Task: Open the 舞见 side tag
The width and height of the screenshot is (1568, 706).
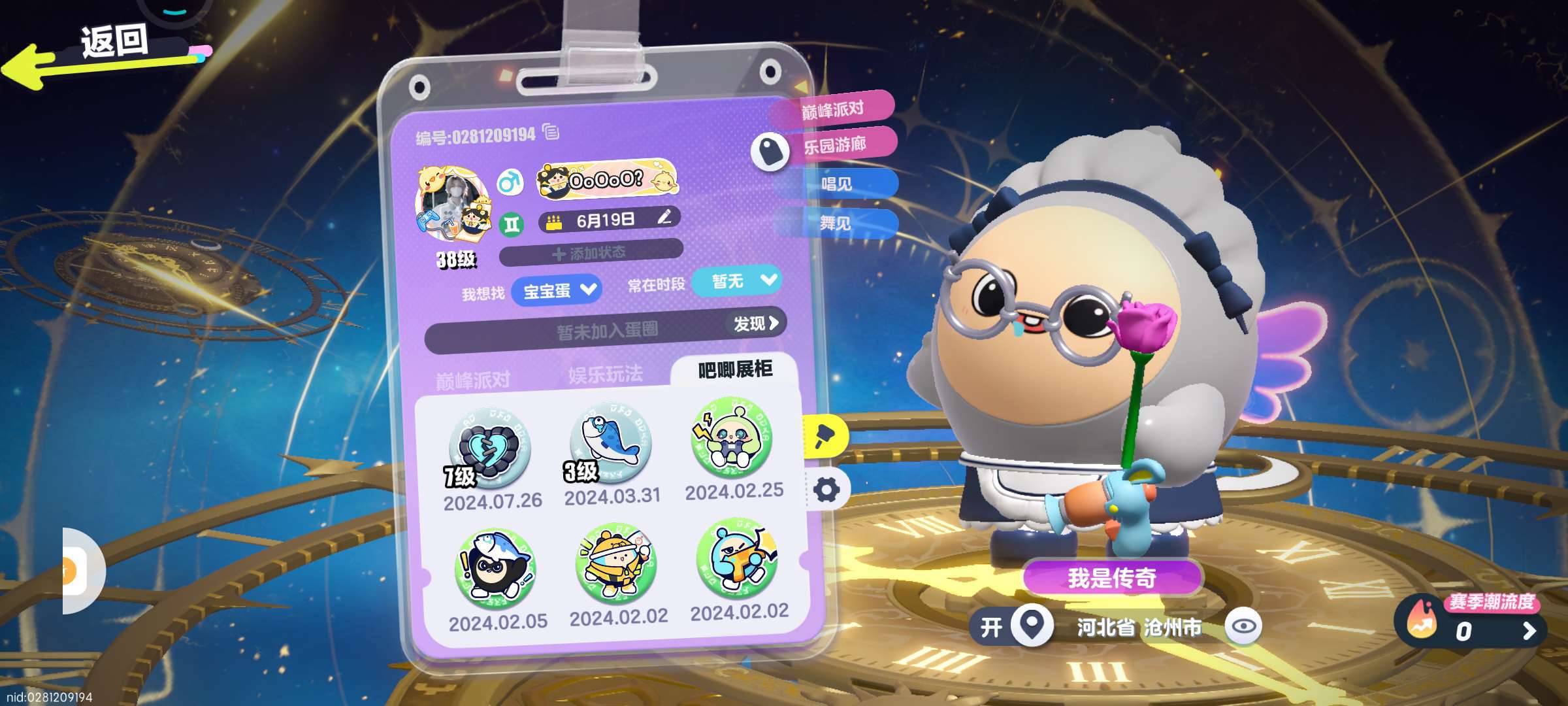Action: coord(836,223)
